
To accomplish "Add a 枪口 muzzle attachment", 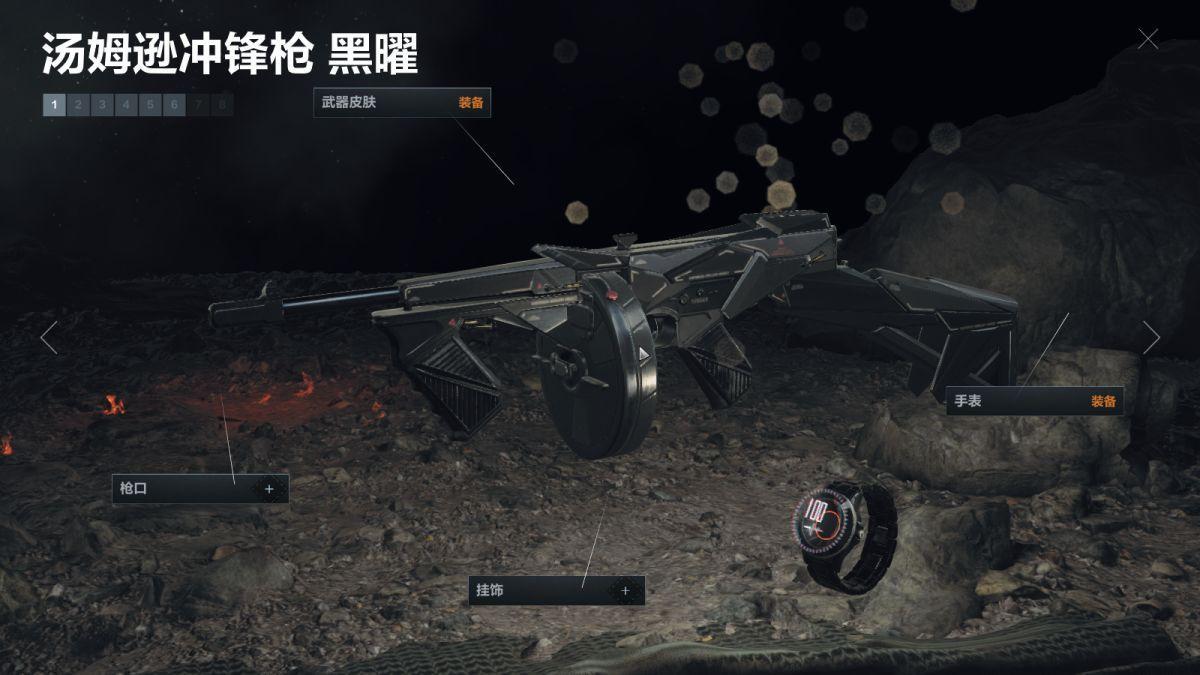I will pyautogui.click(x=269, y=489).
